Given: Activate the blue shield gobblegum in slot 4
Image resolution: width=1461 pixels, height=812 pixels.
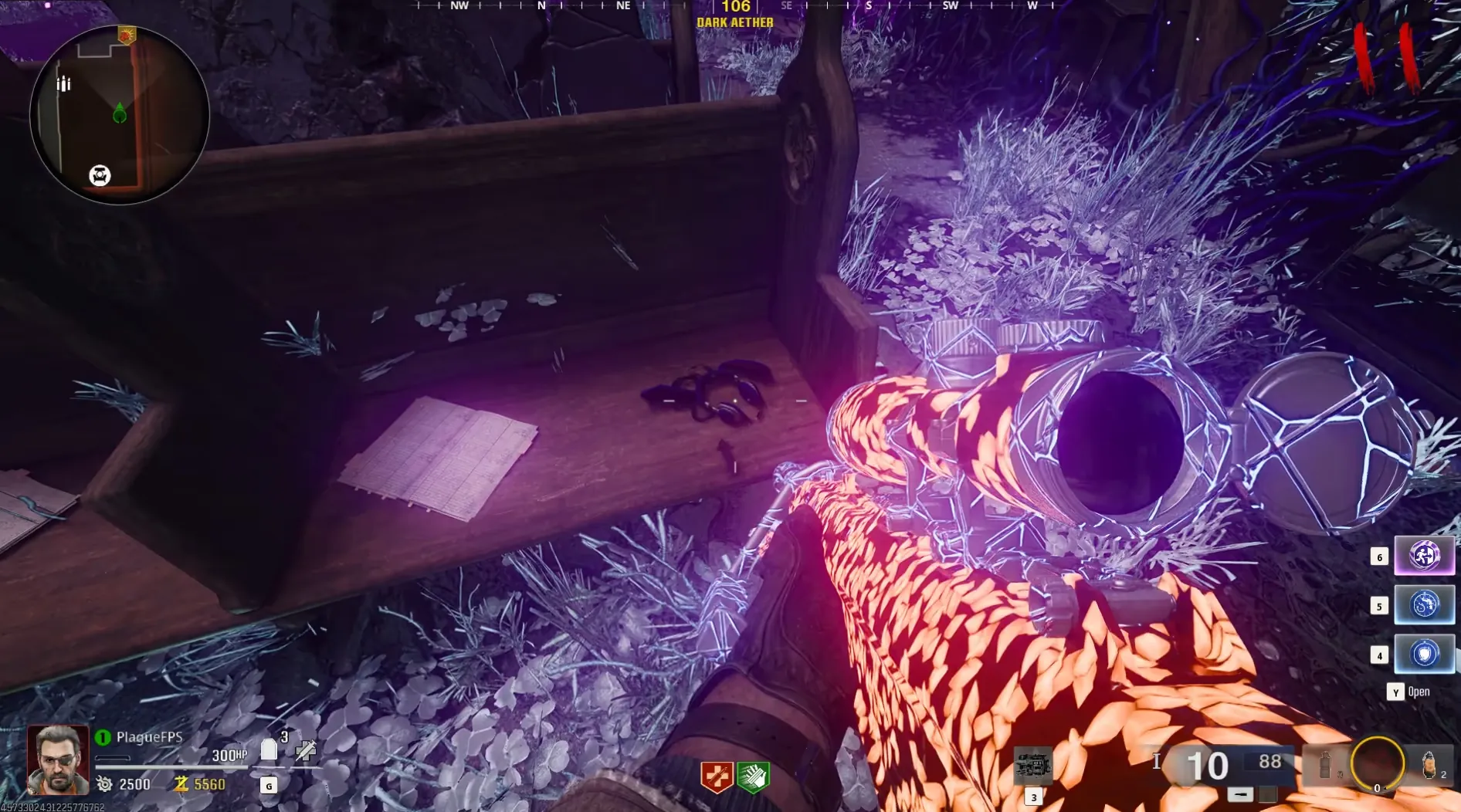Looking at the screenshot, I should click(1424, 654).
